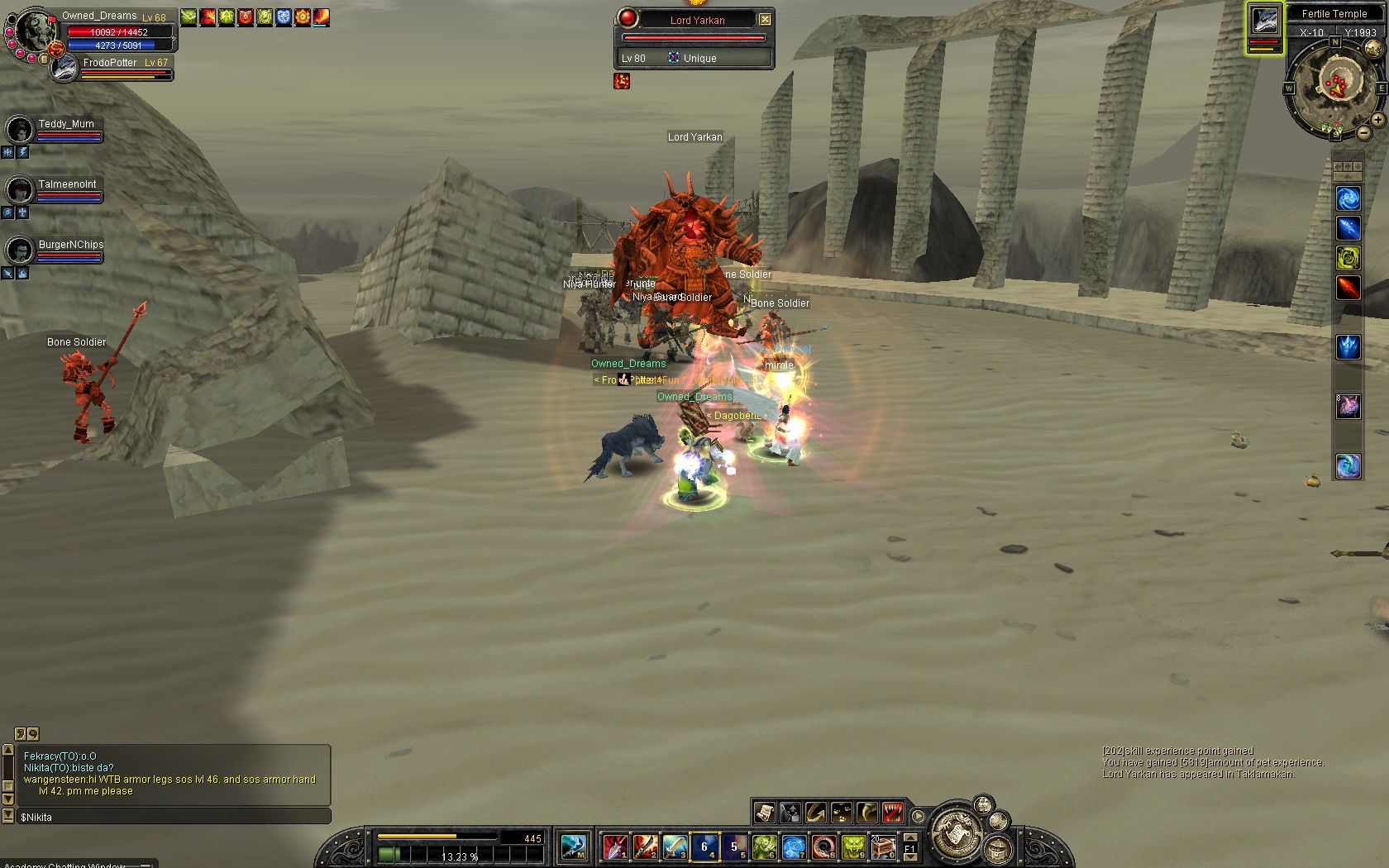Open the scroll icon in the action bar

click(764, 813)
